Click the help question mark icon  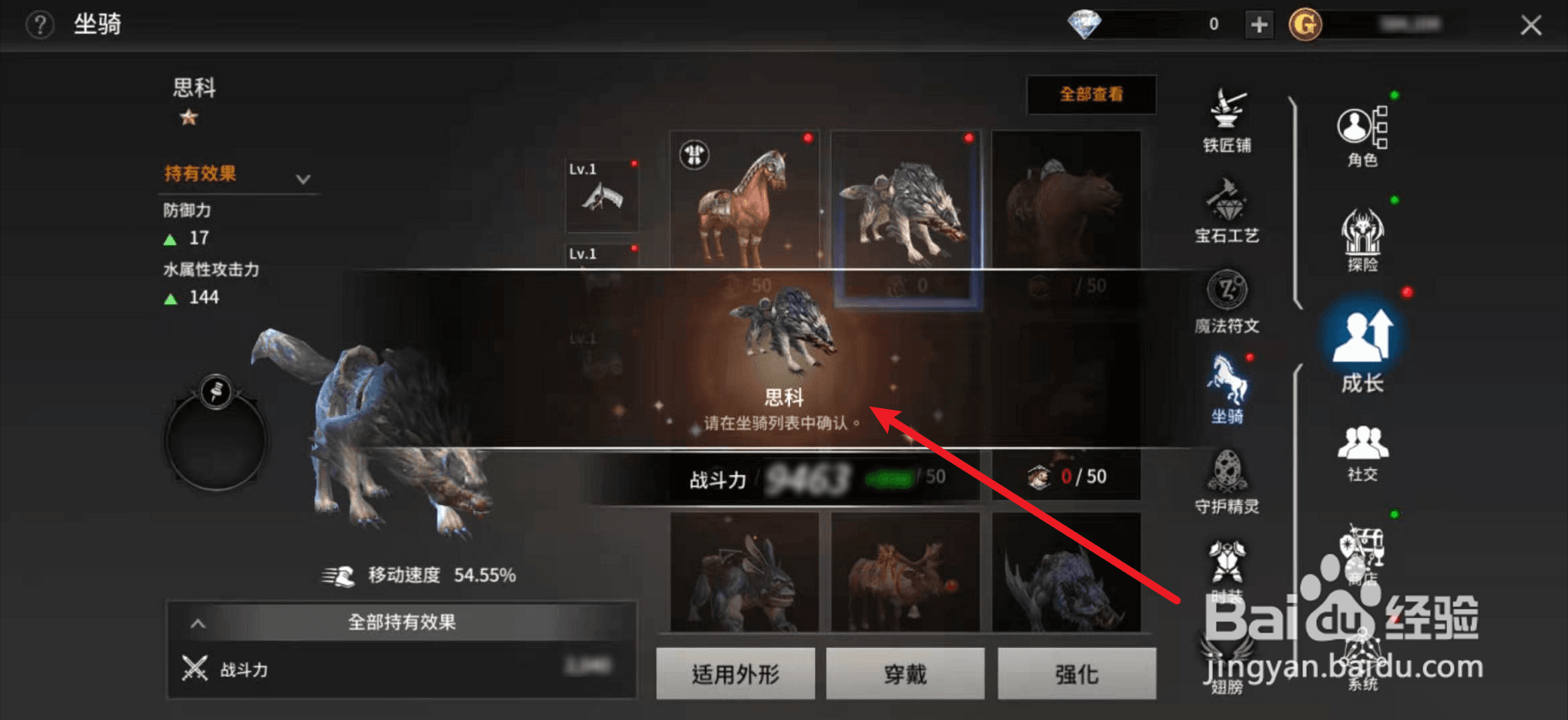coord(40,25)
